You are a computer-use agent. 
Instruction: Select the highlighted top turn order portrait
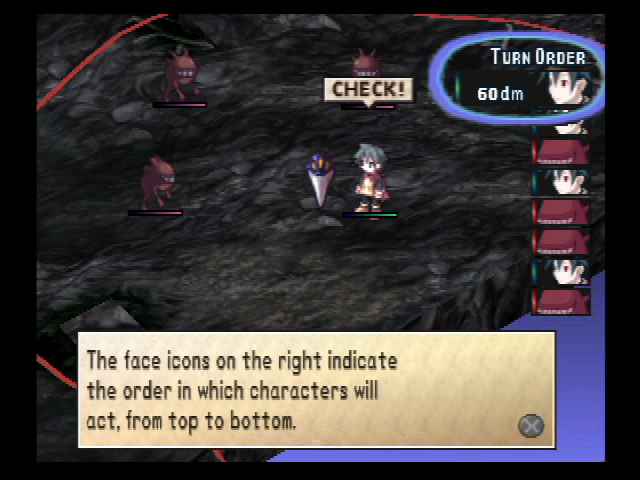566,88
